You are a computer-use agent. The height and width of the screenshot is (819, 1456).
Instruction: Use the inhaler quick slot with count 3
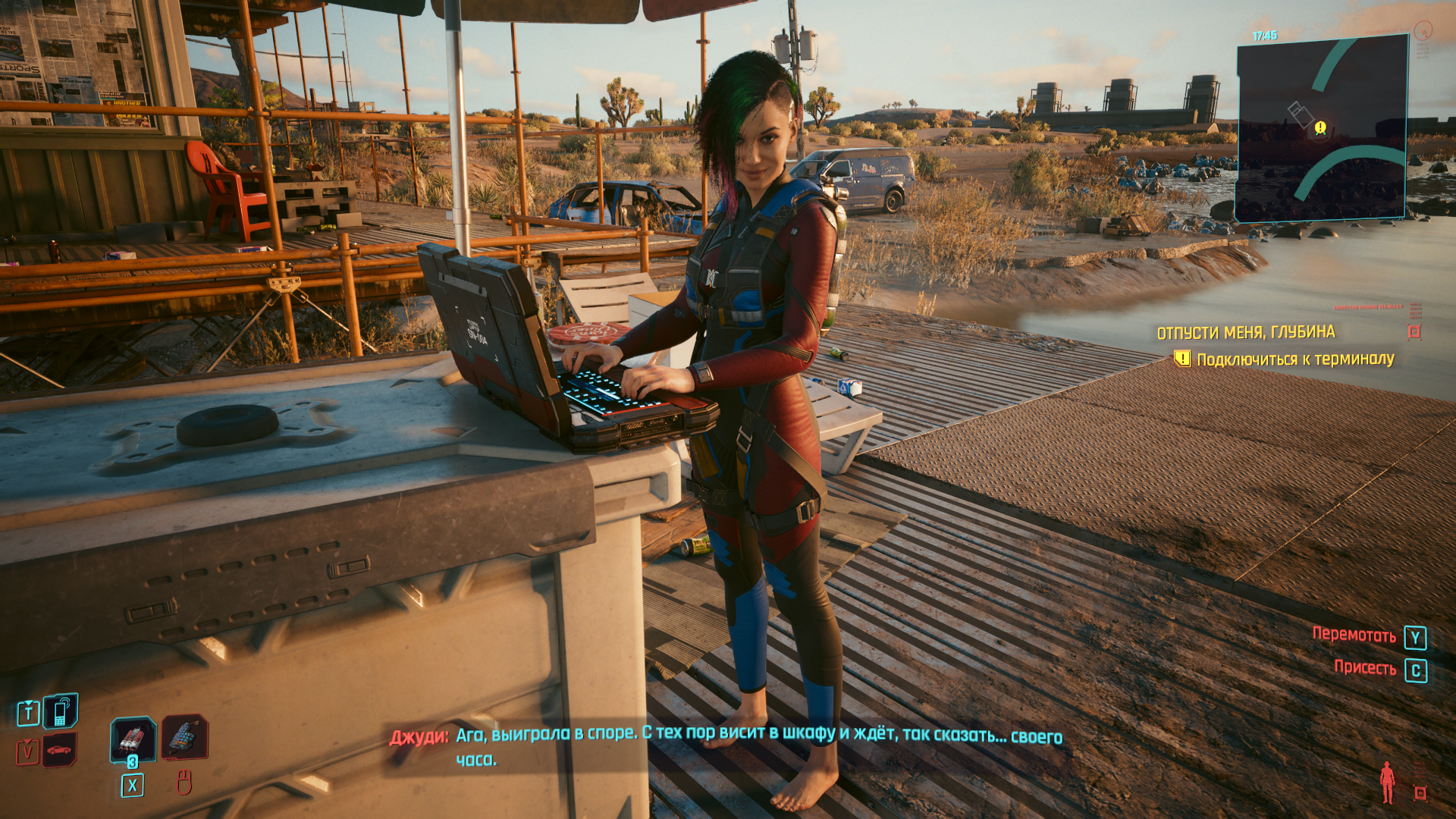tap(133, 739)
